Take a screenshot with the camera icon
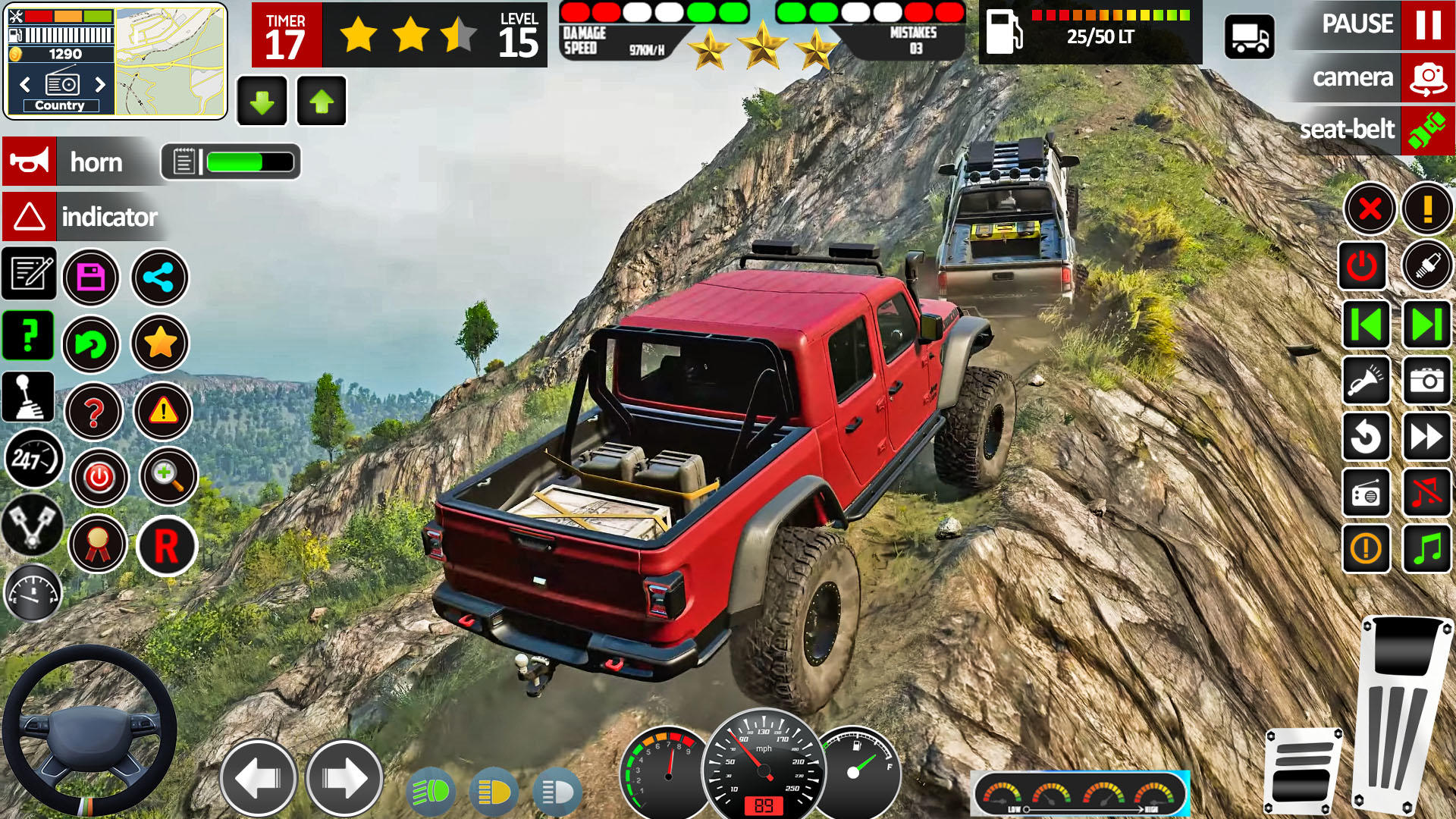The height and width of the screenshot is (819, 1456). (x=1426, y=381)
